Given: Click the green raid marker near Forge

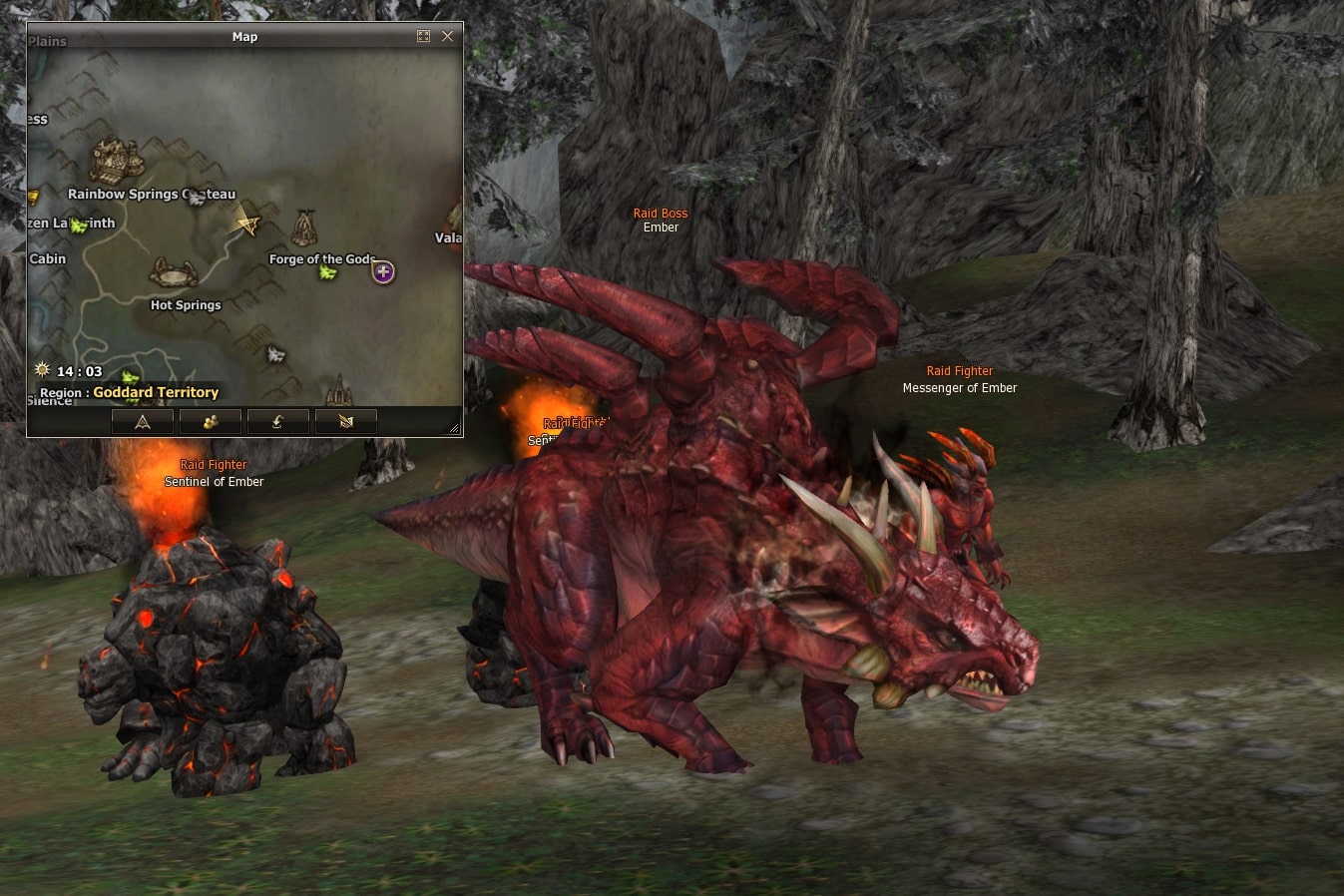Looking at the screenshot, I should click(327, 272).
